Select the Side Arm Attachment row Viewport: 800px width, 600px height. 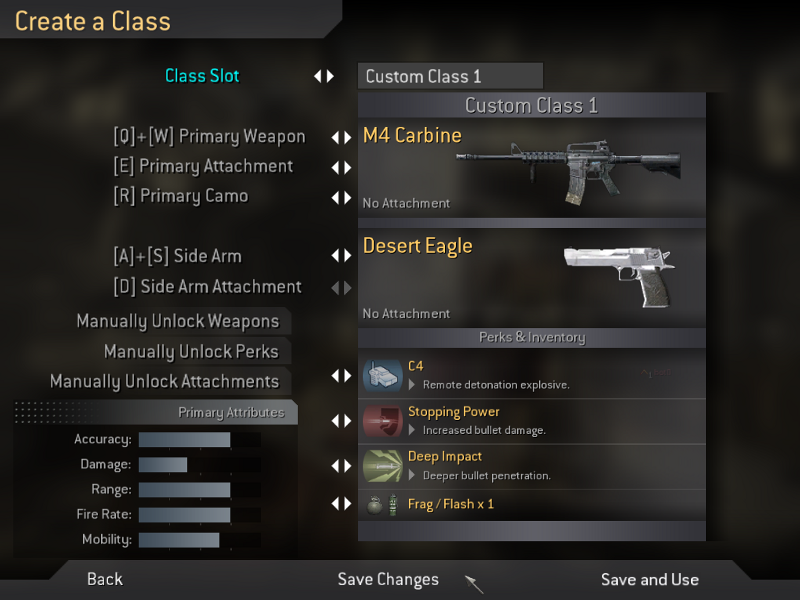pos(207,286)
